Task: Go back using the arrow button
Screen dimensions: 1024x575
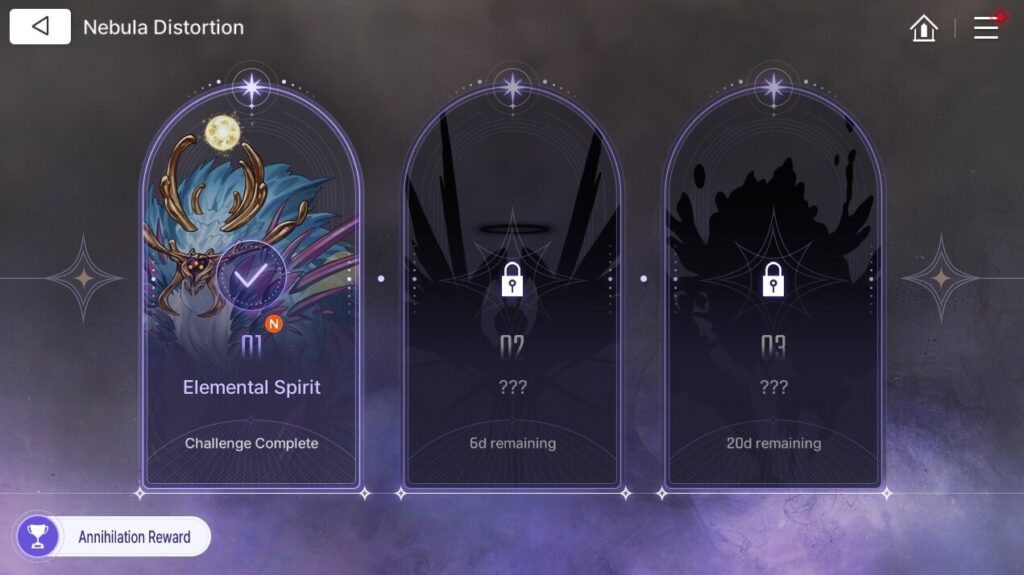Action: click(40, 27)
